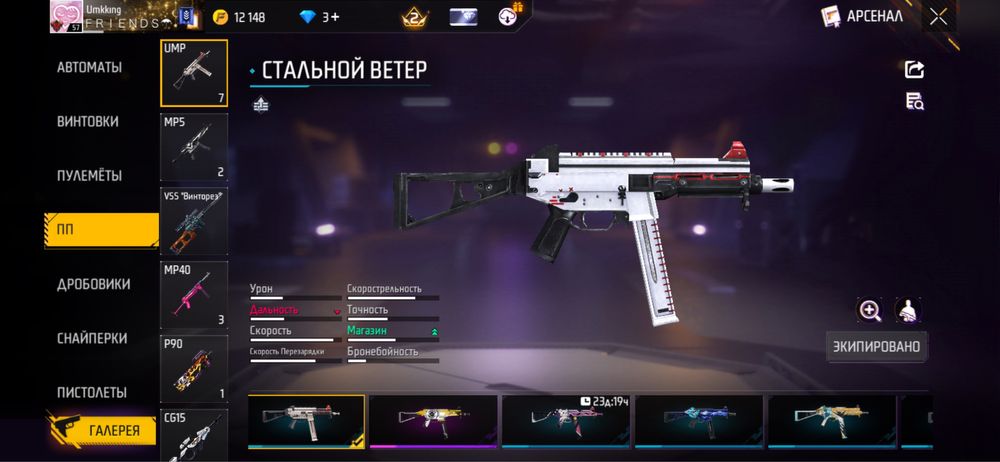Choose the Дробовики category
Screen dimensions: 1000x462
point(93,284)
